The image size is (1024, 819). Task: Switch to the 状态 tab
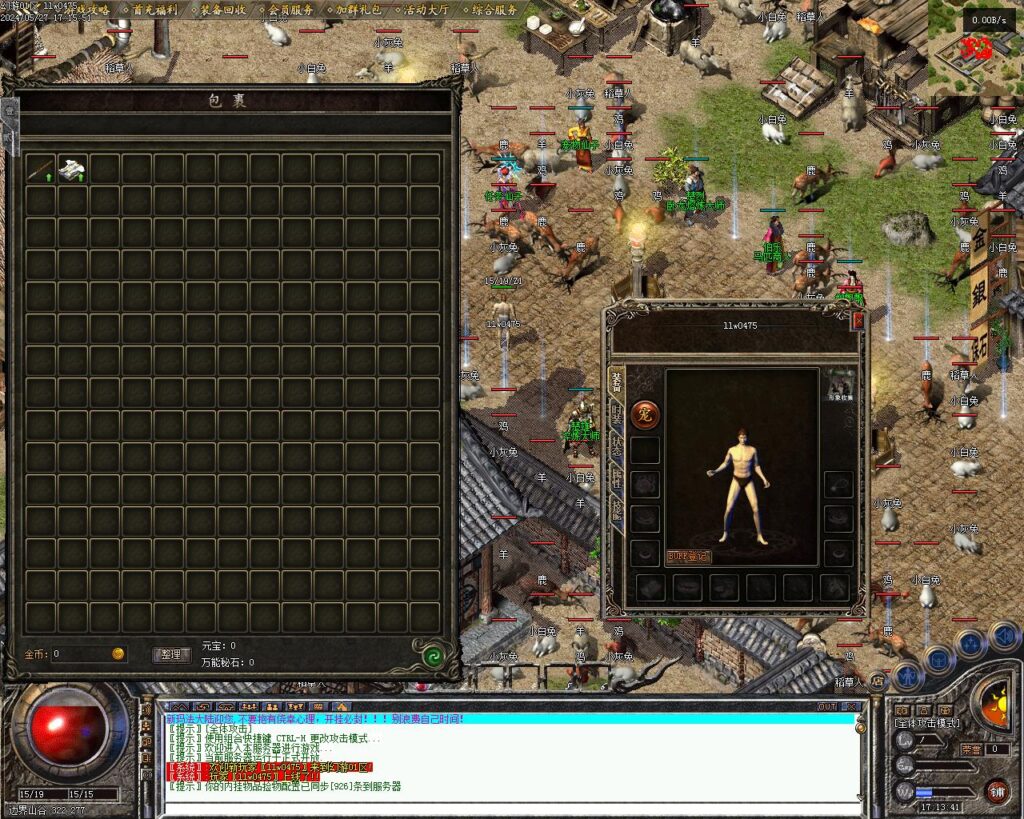click(615, 447)
